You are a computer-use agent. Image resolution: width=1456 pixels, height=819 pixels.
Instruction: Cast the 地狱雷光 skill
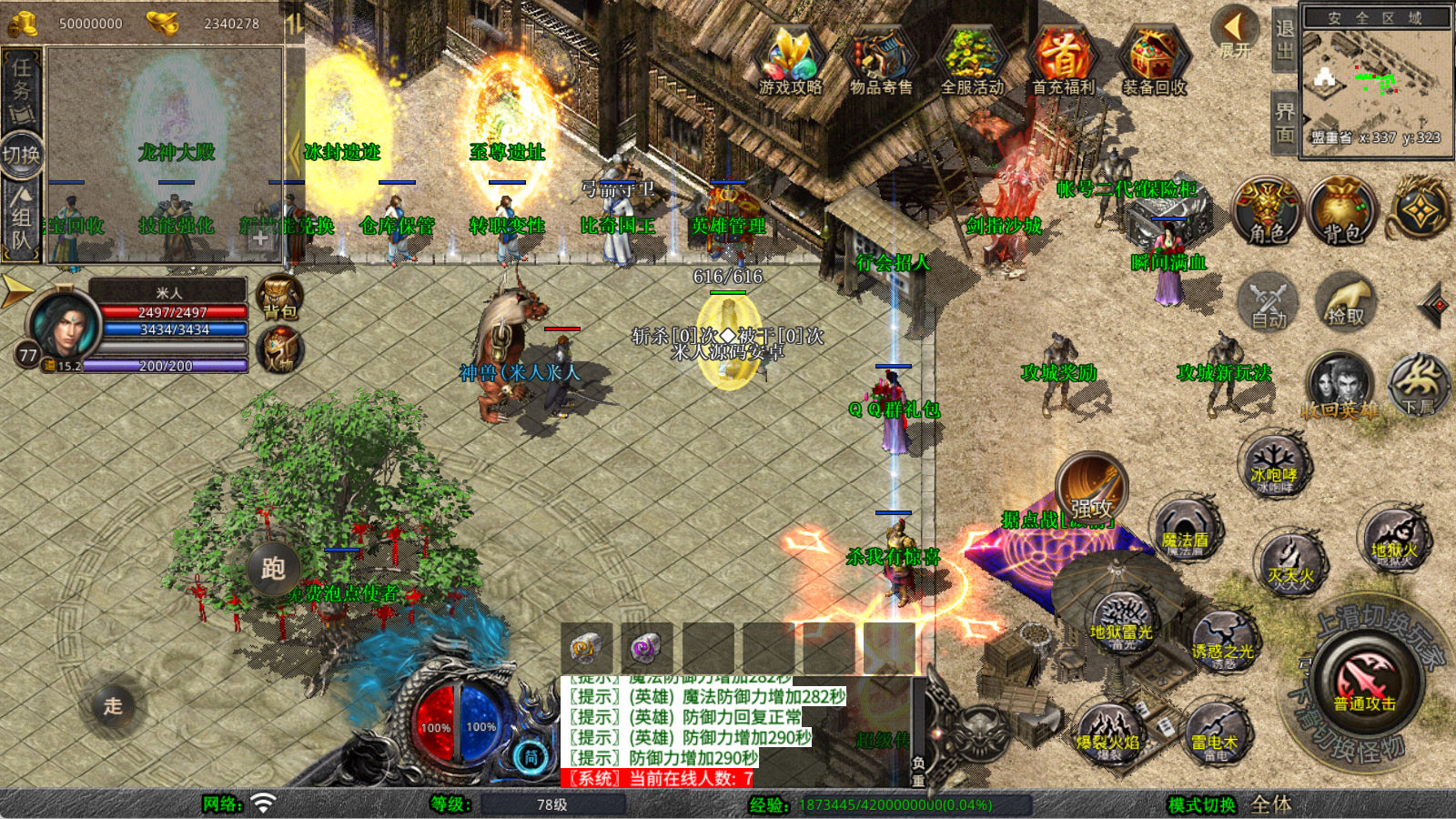point(1122,623)
